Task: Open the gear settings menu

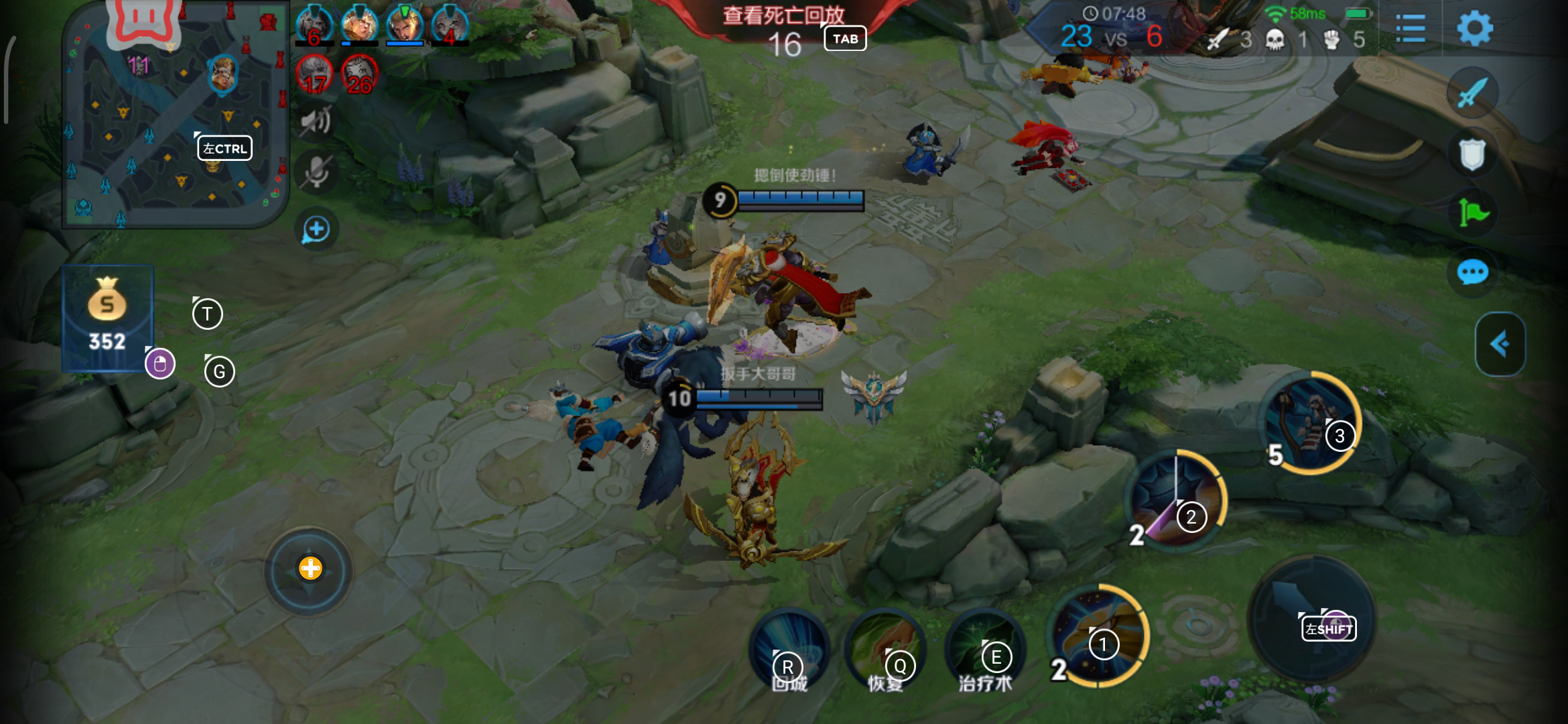Action: pos(1475,29)
